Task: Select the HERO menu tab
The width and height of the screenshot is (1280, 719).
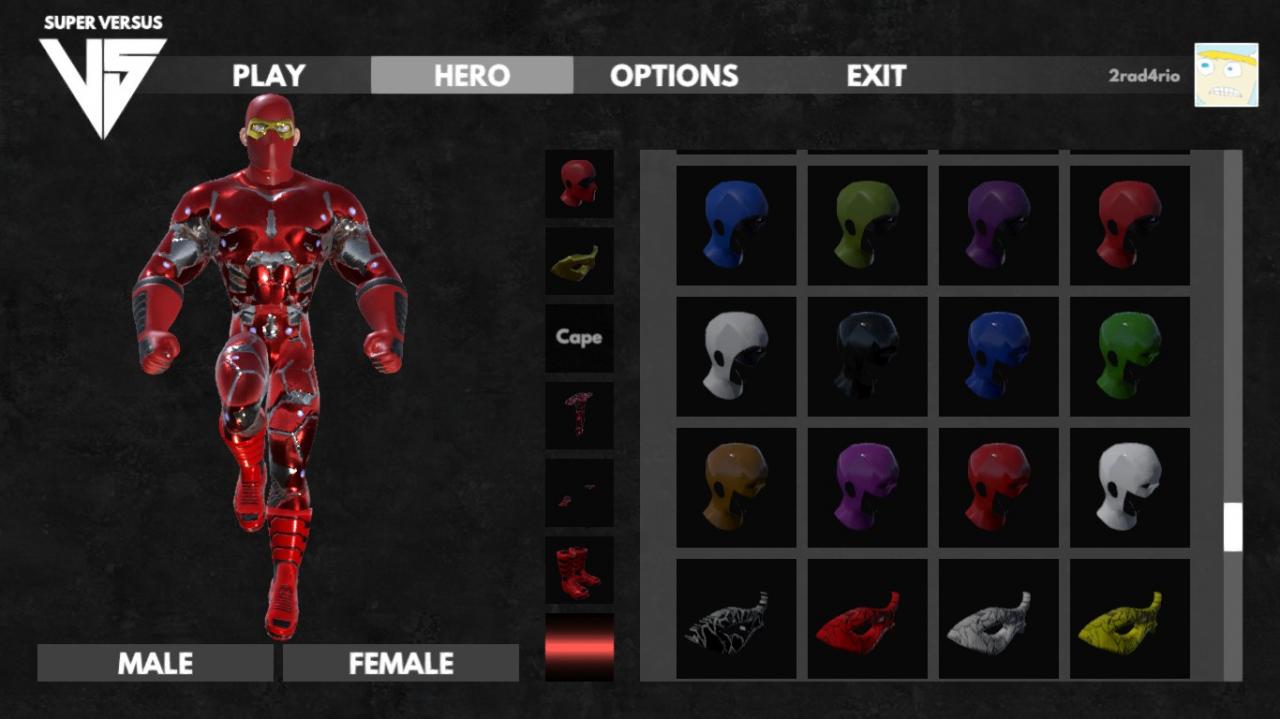Action: pyautogui.click(x=472, y=75)
